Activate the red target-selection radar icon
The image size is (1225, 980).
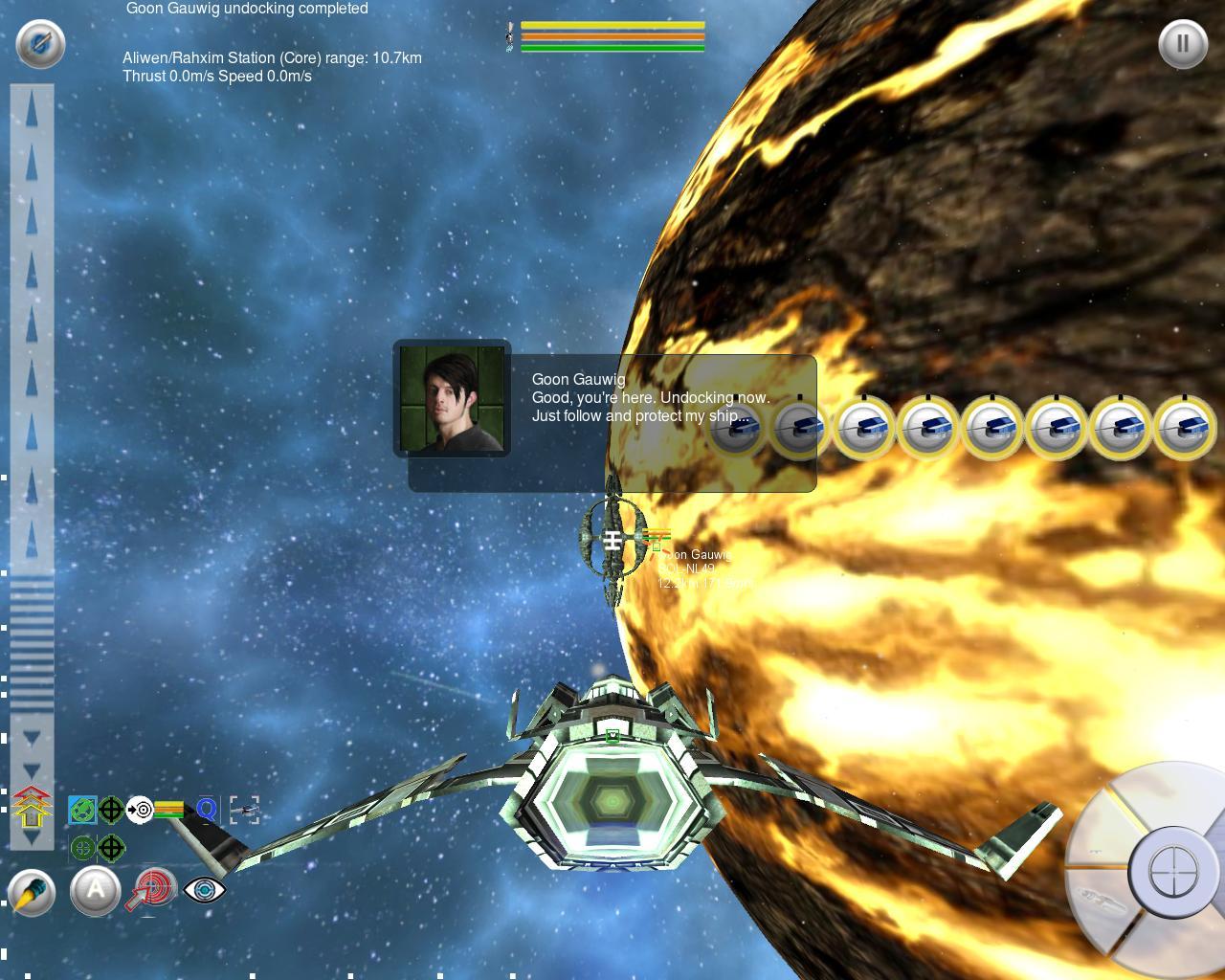click(153, 888)
